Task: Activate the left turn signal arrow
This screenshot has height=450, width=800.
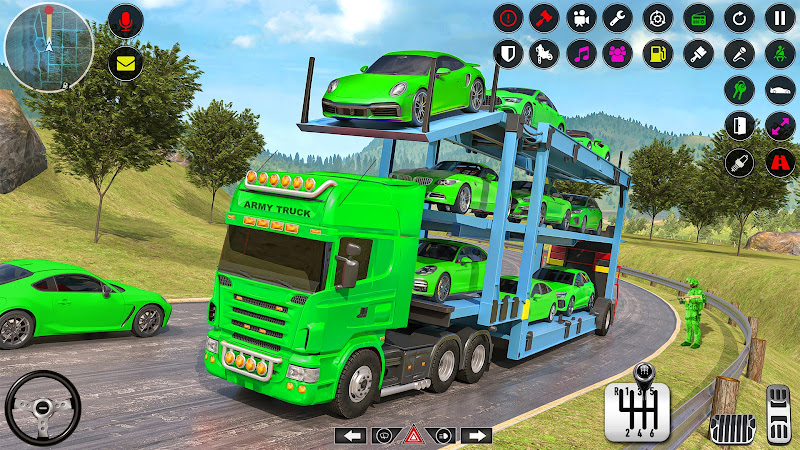Action: [x=349, y=435]
